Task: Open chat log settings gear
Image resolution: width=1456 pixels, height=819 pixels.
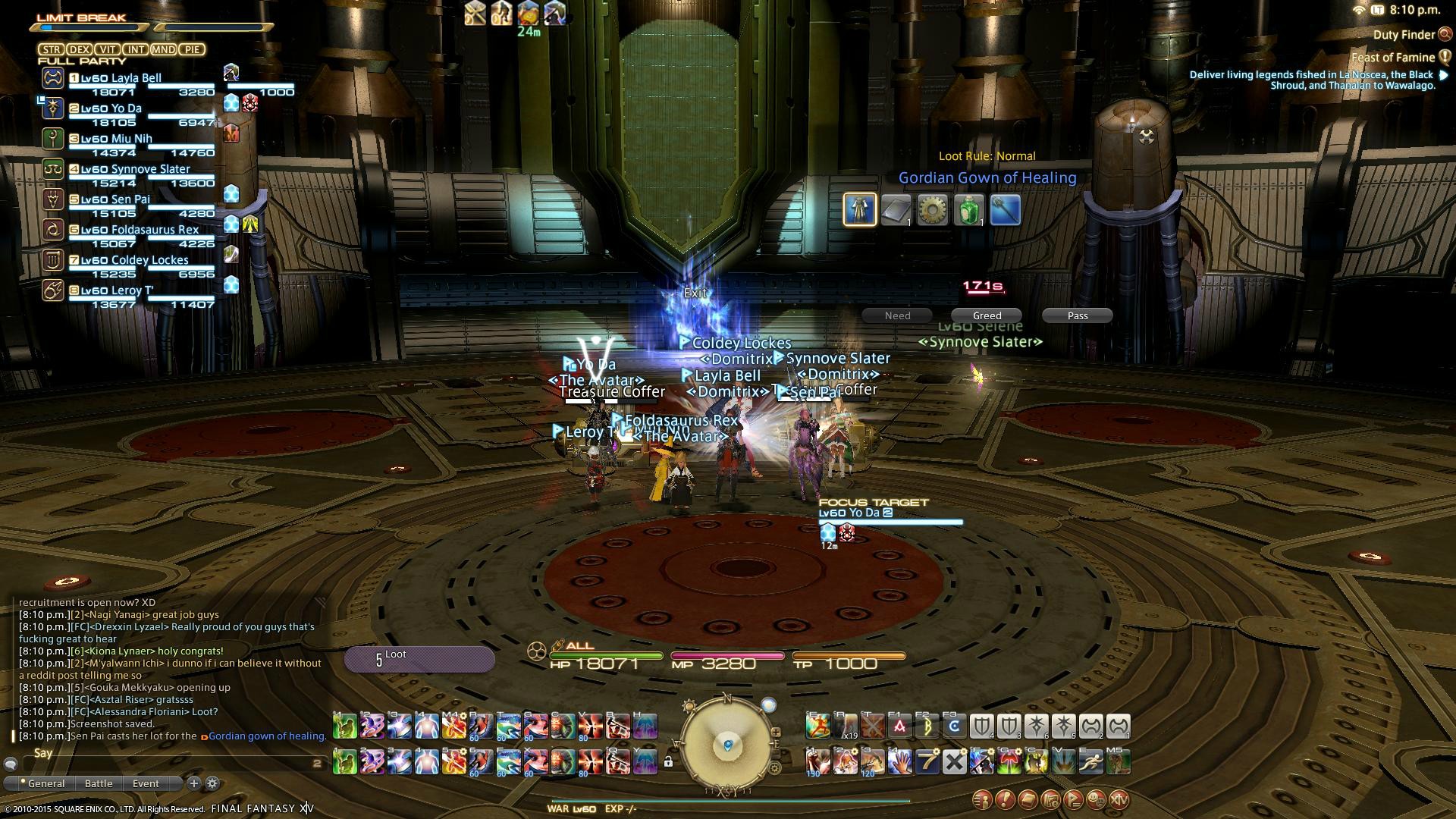Action: 212,783
